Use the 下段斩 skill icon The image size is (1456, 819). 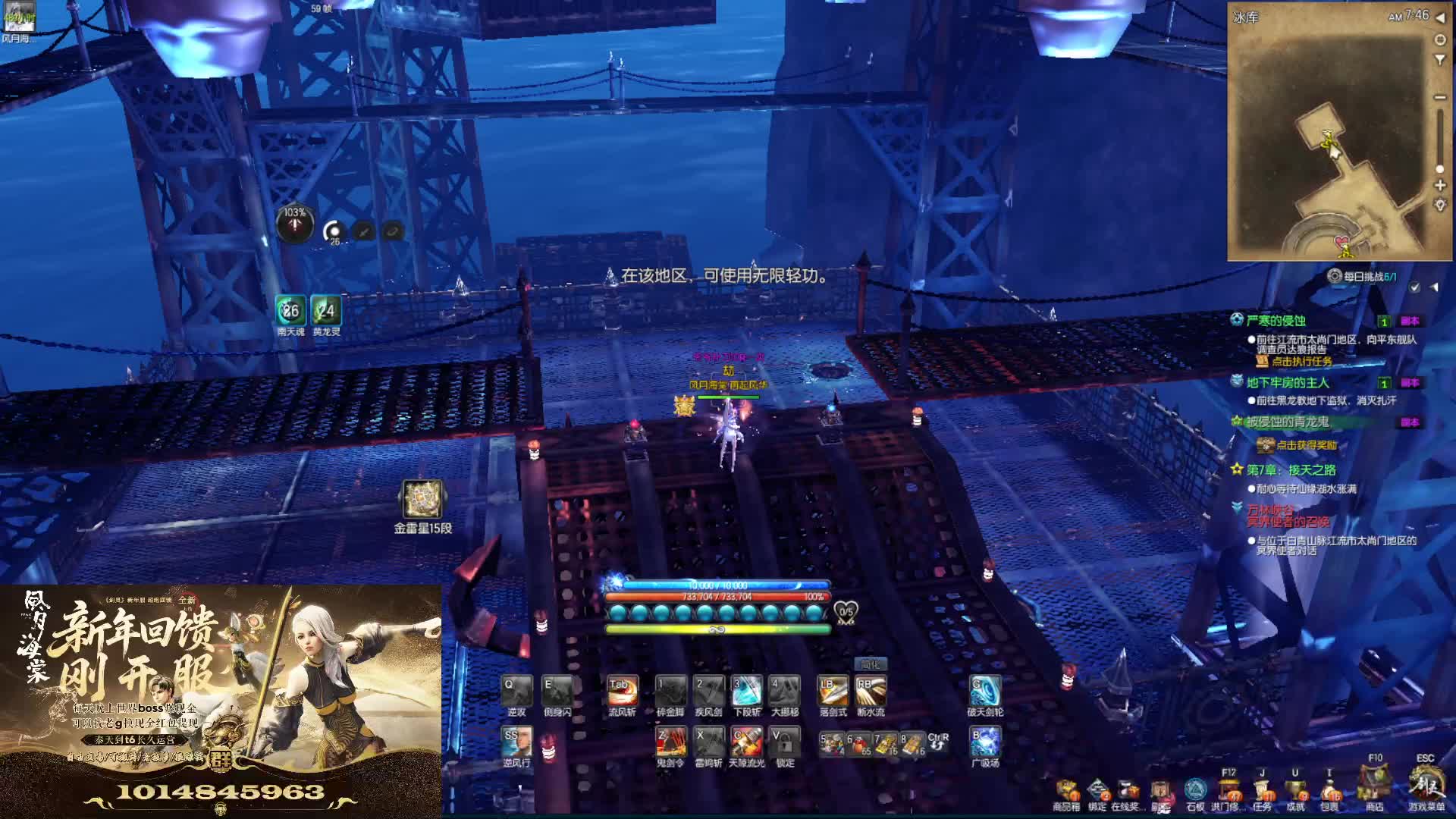(746, 692)
